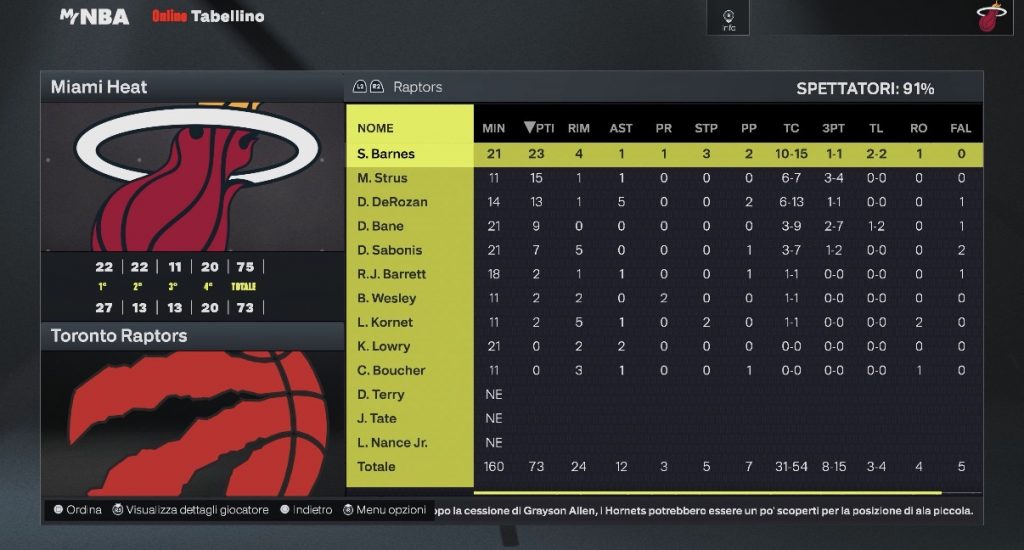Pick the L. Nance Jr. row
The image size is (1024, 550).
392,442
